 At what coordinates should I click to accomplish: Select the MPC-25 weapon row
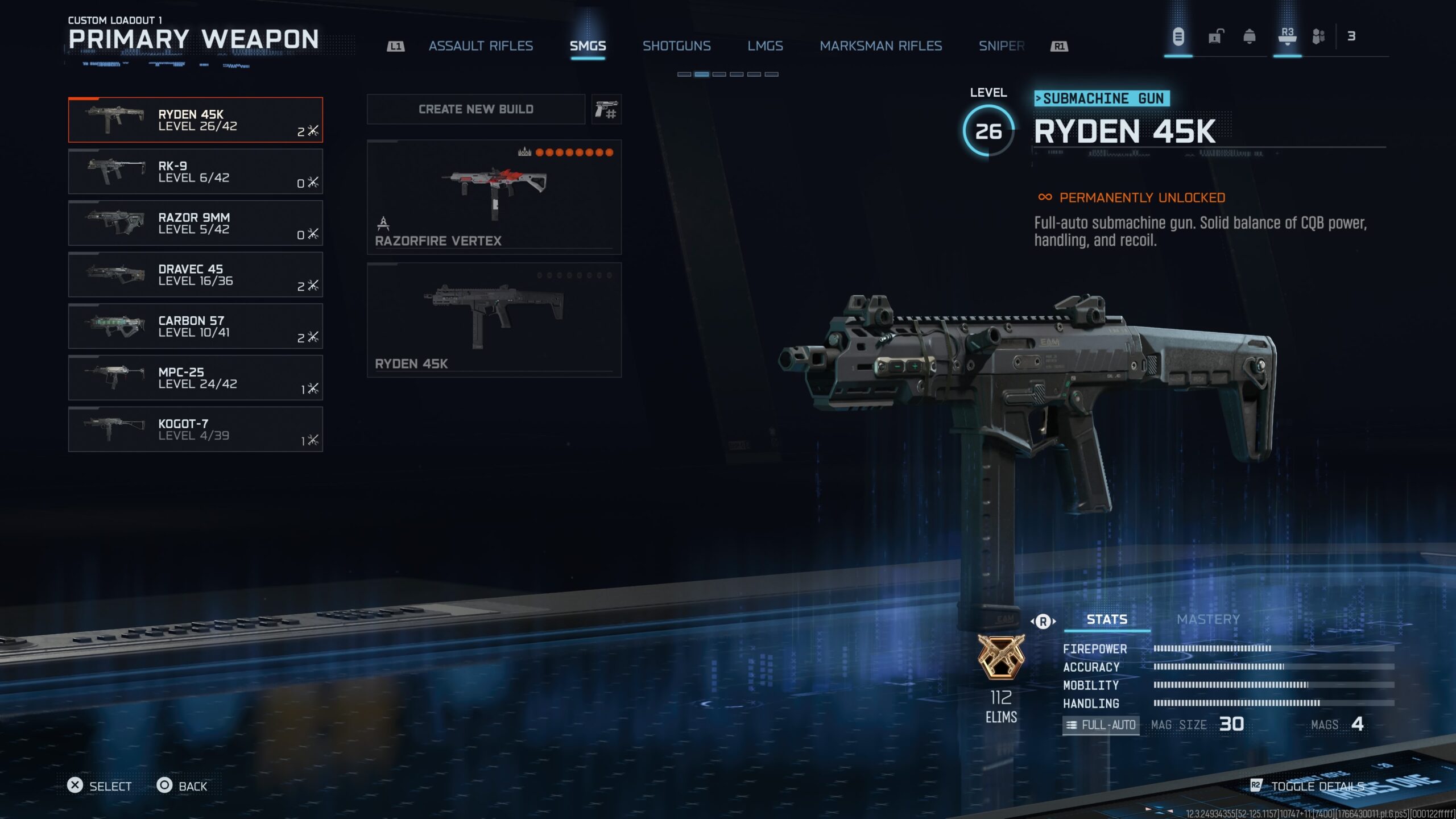195,378
